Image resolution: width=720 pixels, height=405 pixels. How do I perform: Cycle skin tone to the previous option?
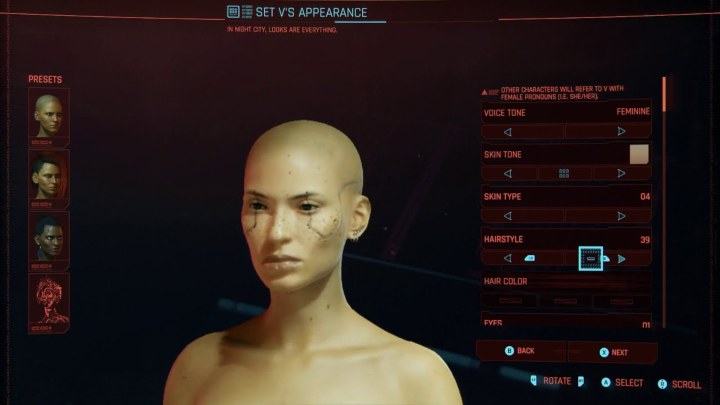pos(507,173)
